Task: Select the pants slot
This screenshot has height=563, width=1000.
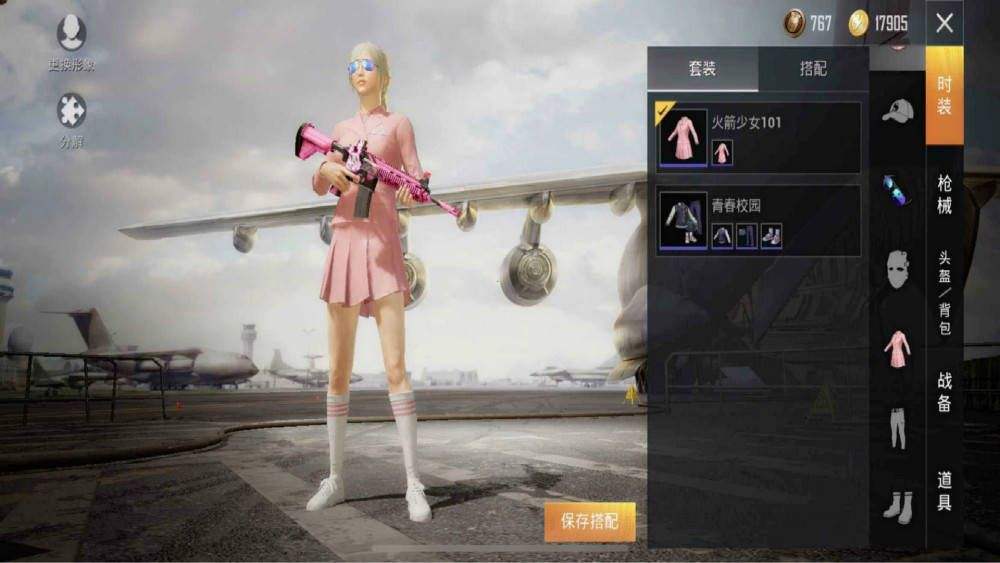Action: click(897, 427)
